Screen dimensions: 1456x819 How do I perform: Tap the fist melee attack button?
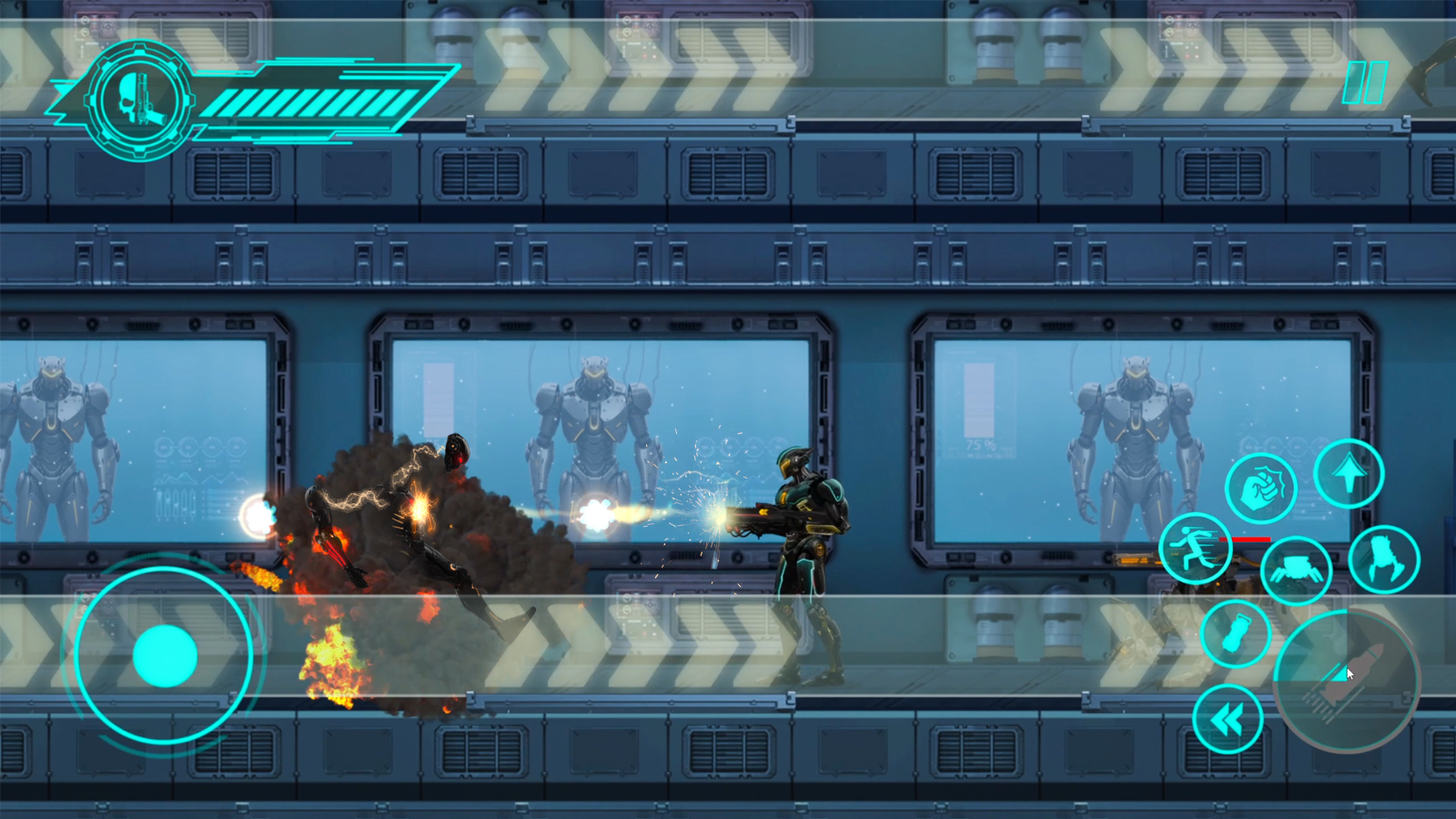point(1260,488)
